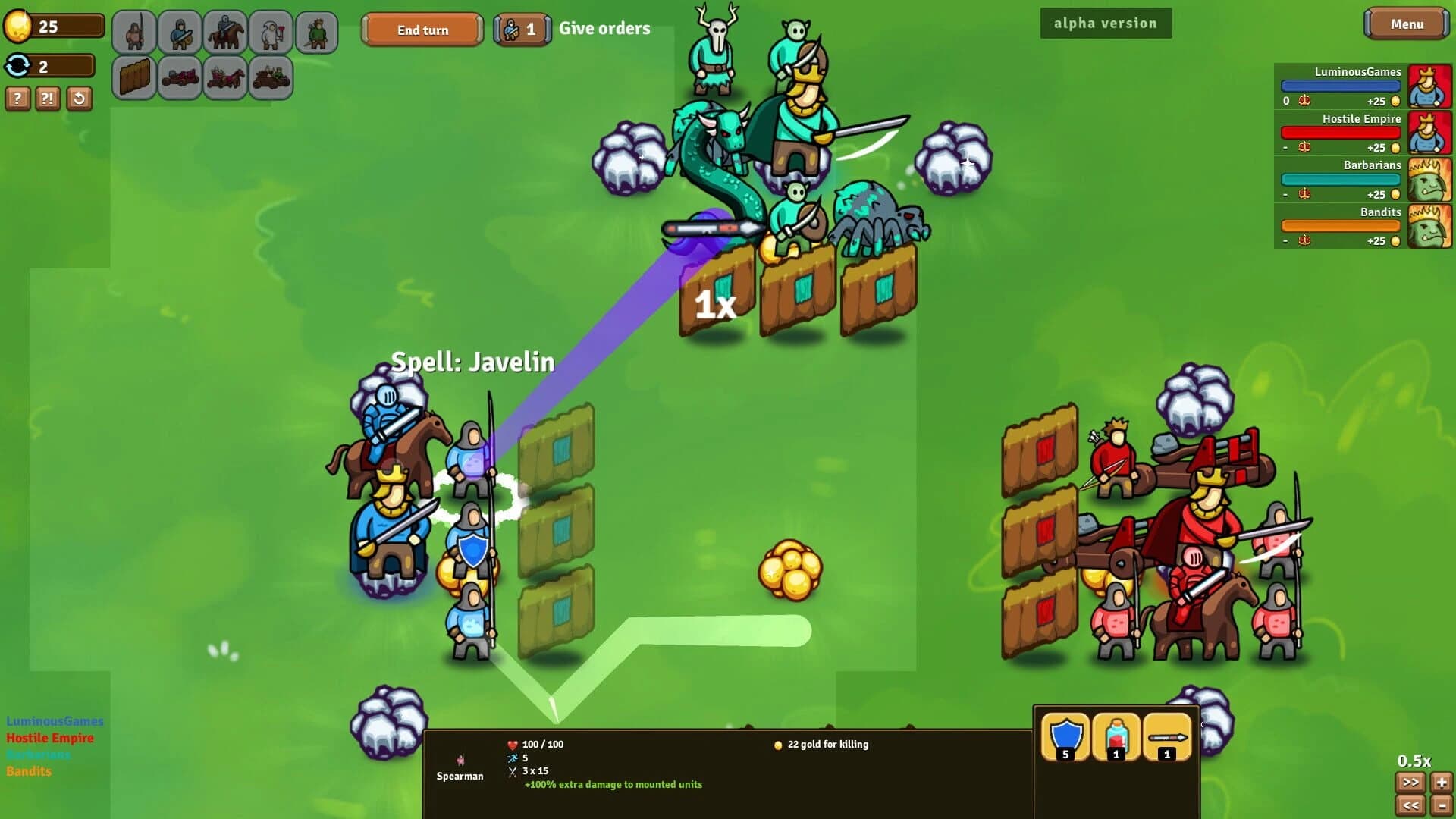
Task: Select the wooden barricade build icon
Action: tap(134, 77)
